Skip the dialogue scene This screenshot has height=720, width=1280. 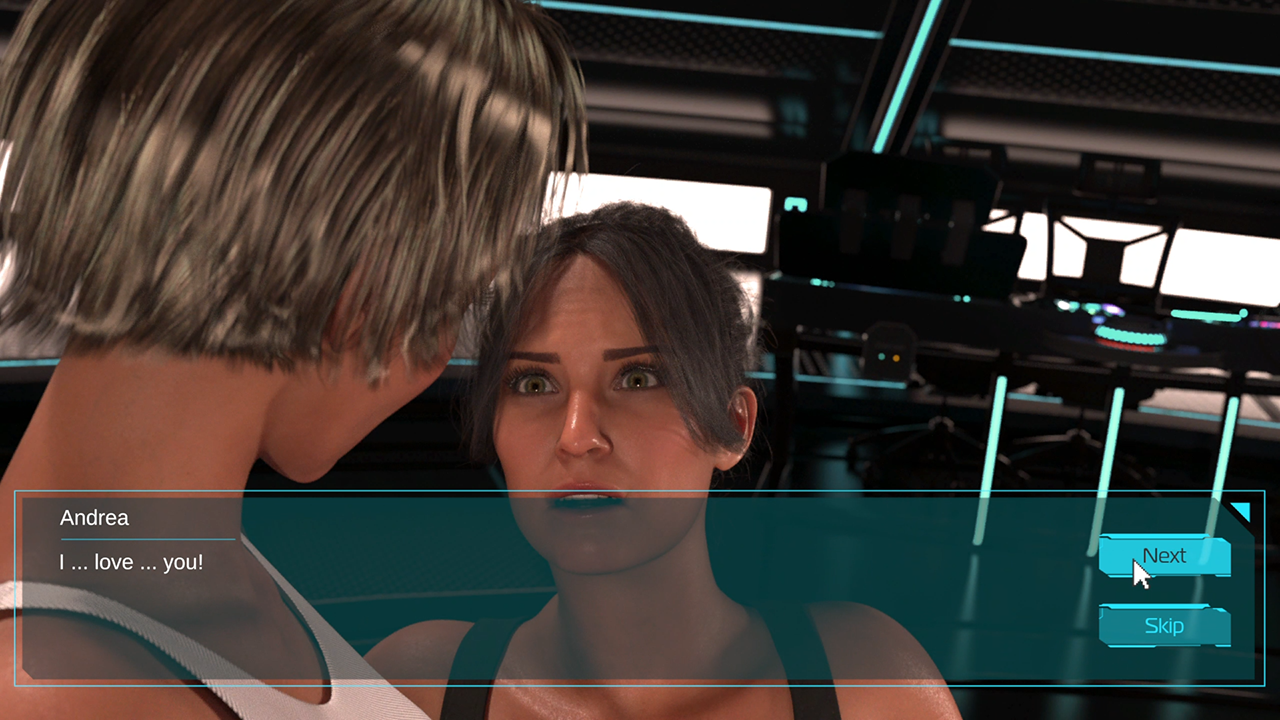point(1164,626)
